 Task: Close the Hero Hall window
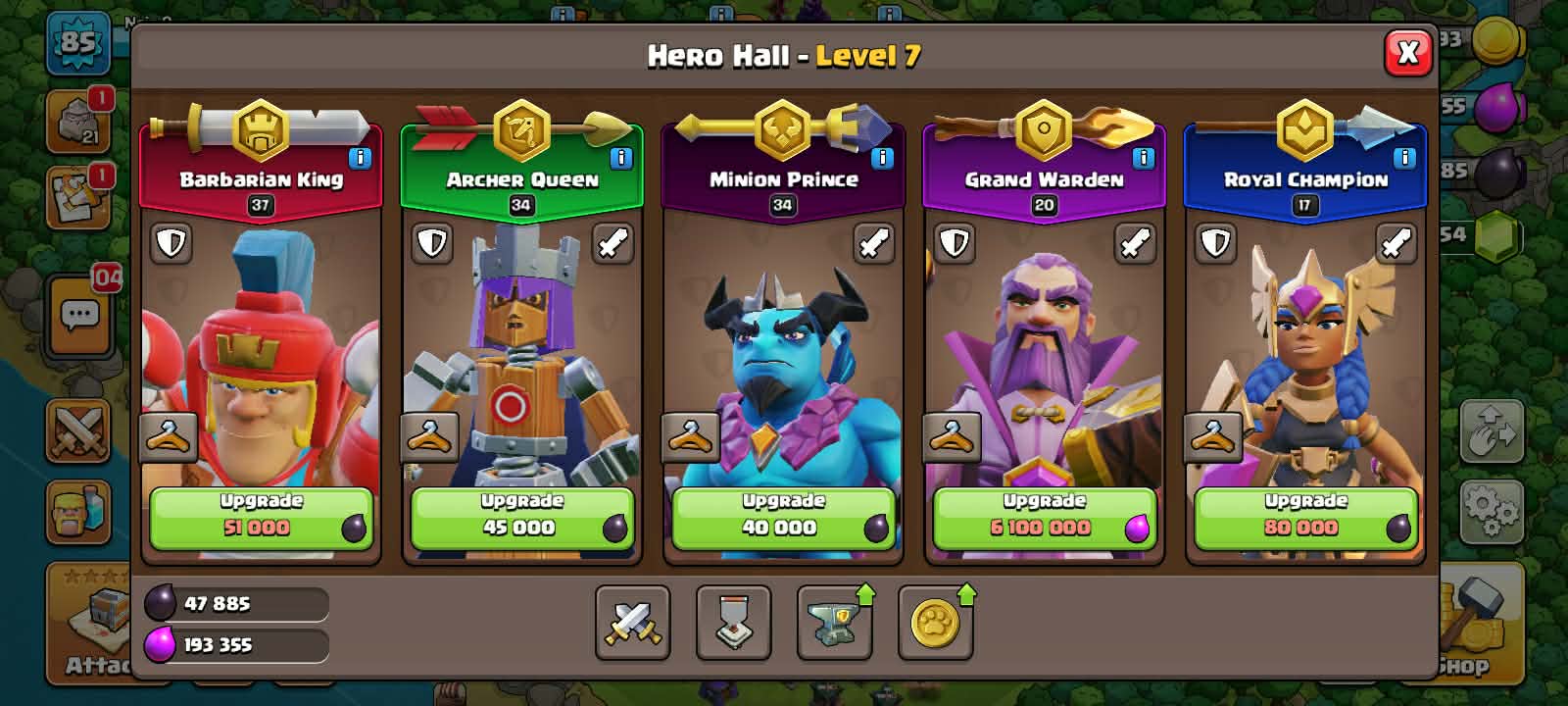1407,53
